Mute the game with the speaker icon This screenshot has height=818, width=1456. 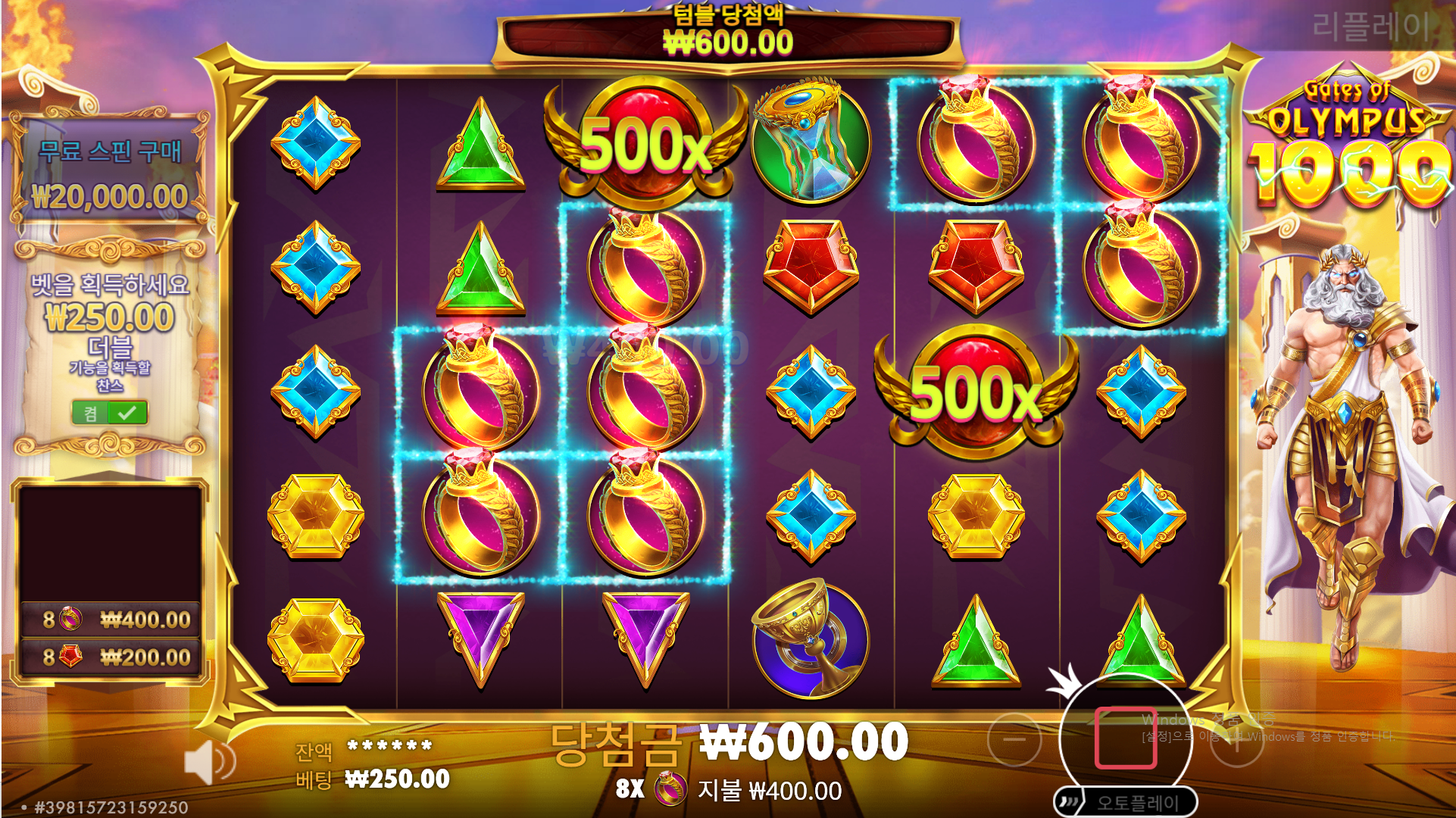click(x=208, y=762)
